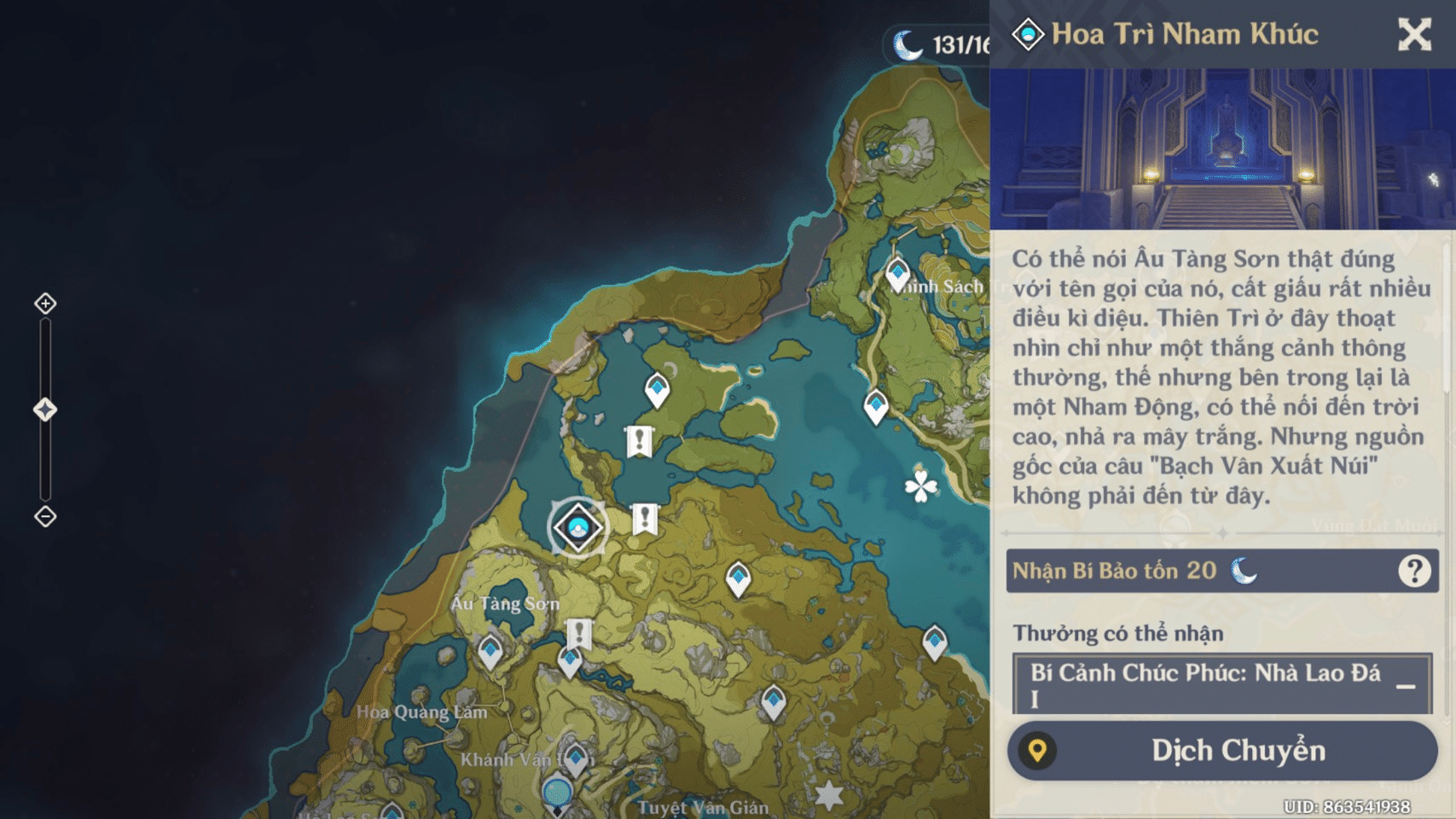
Task: Select the clover-shaped map marker
Action: 920,487
